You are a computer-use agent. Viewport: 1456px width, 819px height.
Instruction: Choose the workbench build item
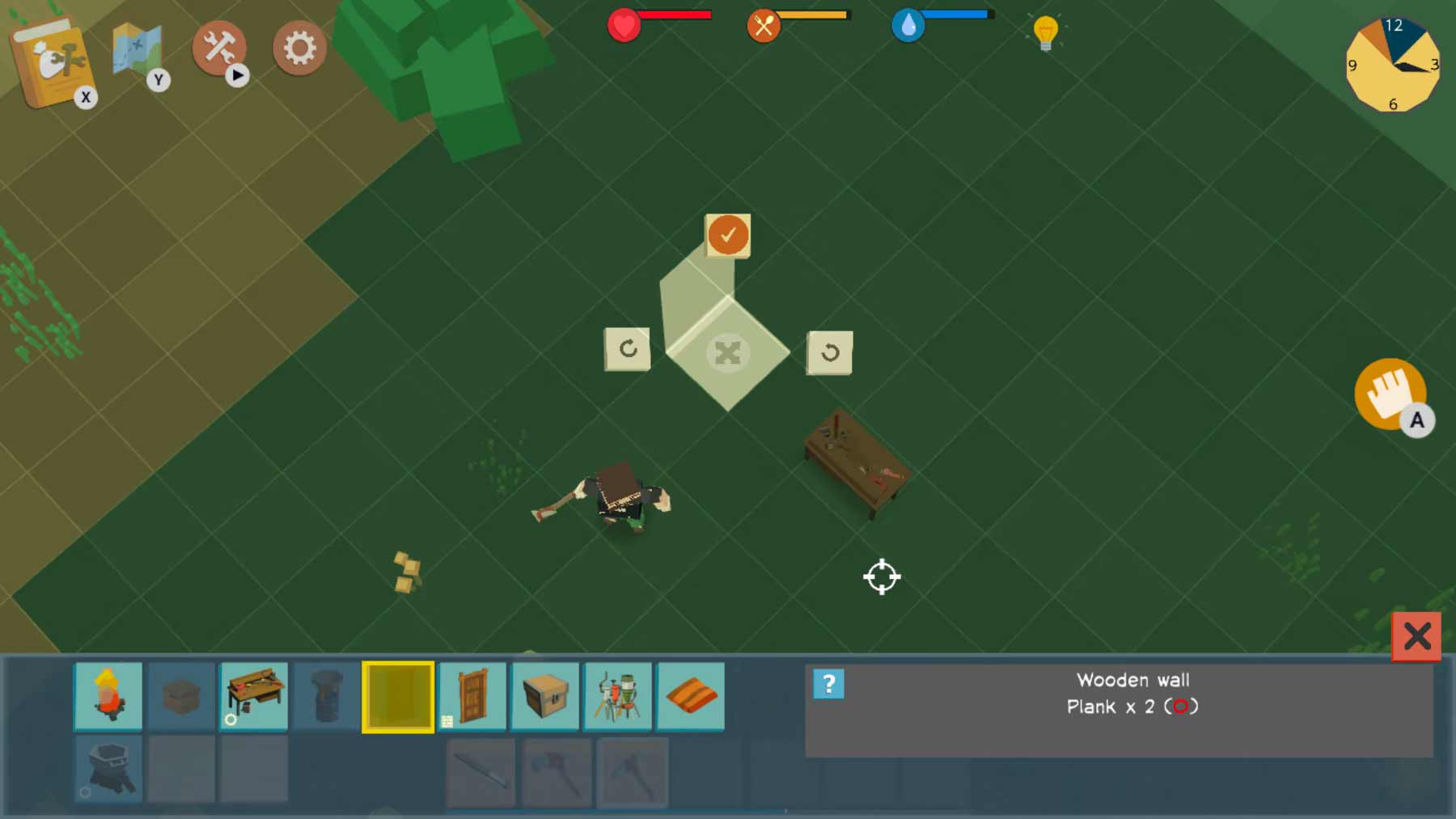click(254, 695)
